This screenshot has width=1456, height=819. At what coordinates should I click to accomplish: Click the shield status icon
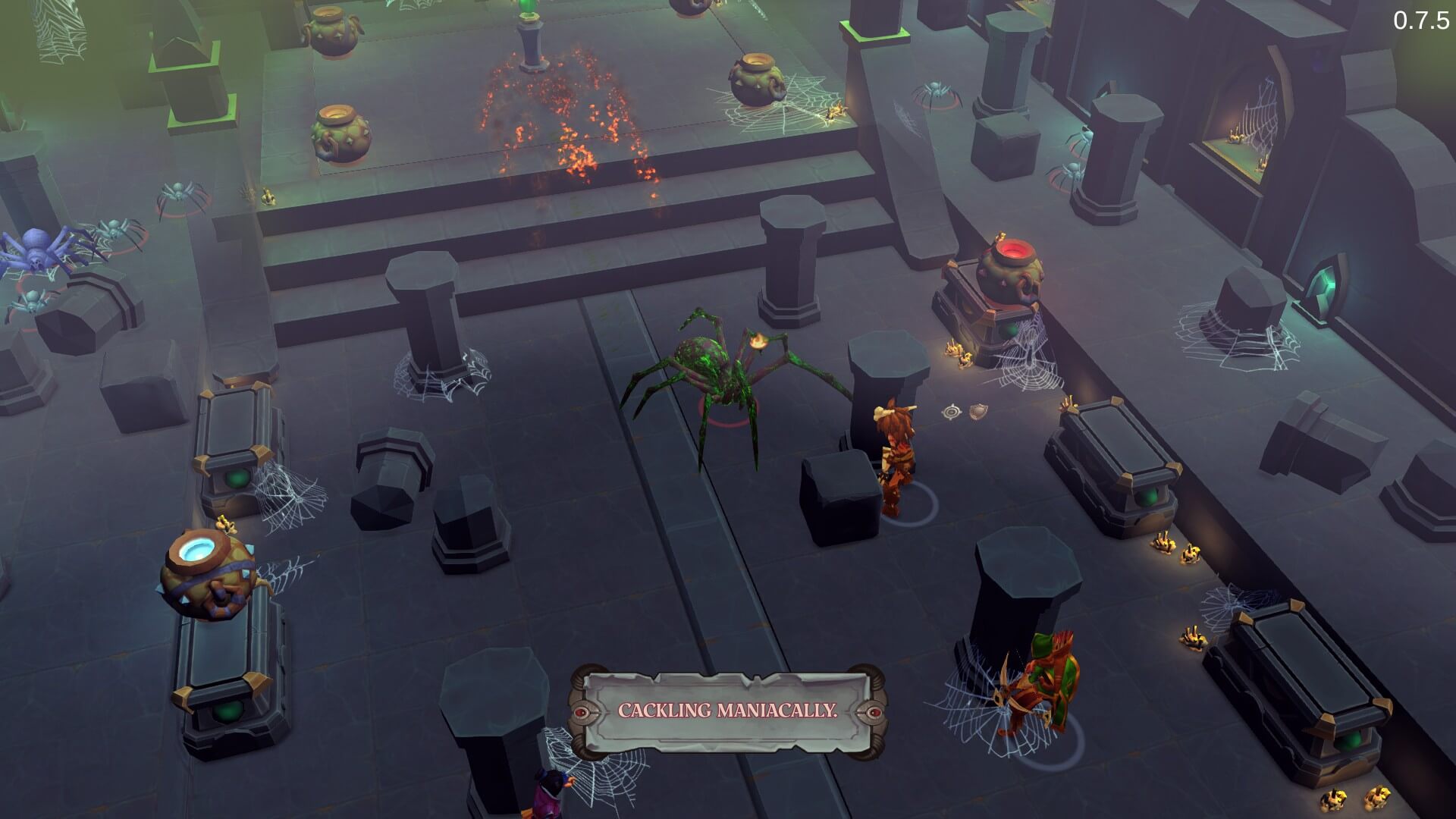[978, 412]
